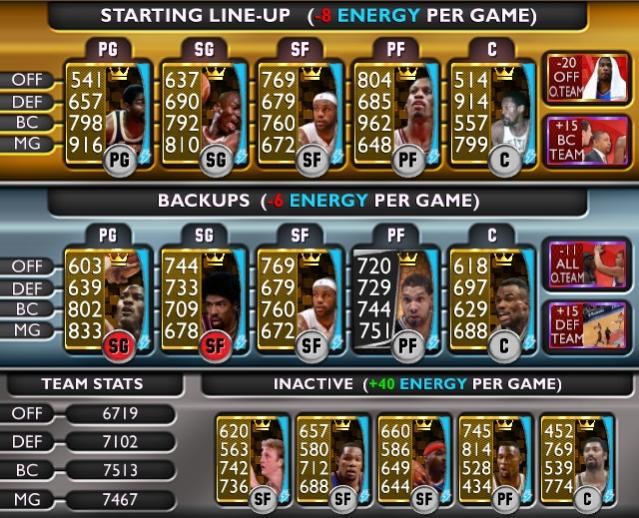Open the -20 OFF opposing team boost card

point(585,80)
